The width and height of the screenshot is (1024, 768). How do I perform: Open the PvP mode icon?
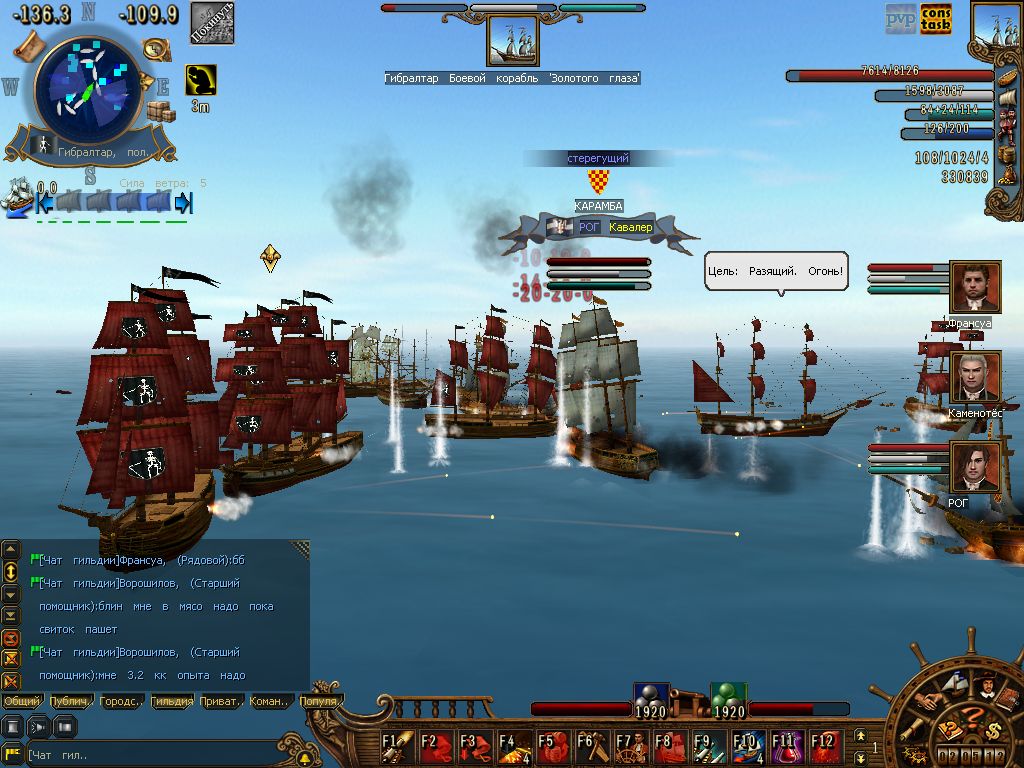[x=901, y=18]
